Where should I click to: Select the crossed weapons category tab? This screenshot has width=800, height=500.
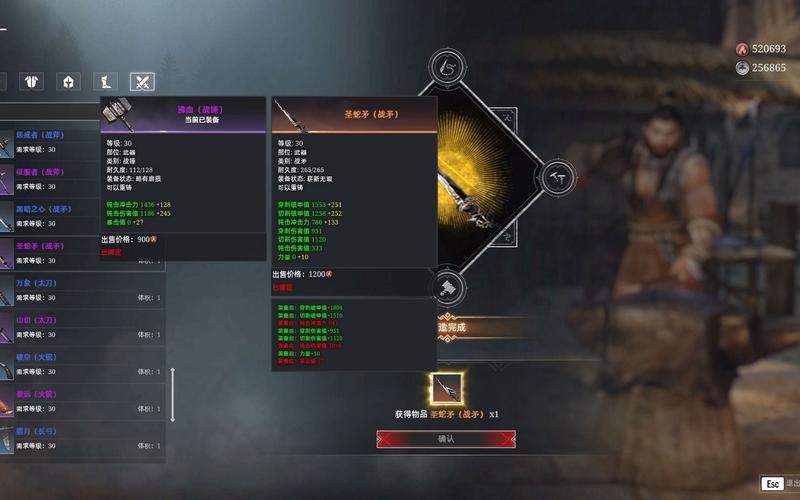[x=143, y=82]
